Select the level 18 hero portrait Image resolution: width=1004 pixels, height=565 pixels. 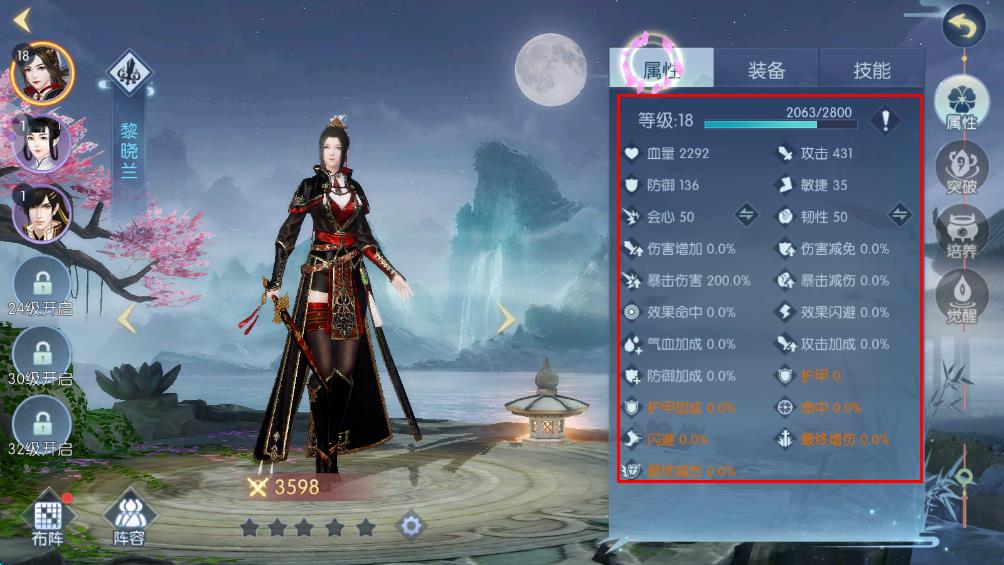click(42, 73)
